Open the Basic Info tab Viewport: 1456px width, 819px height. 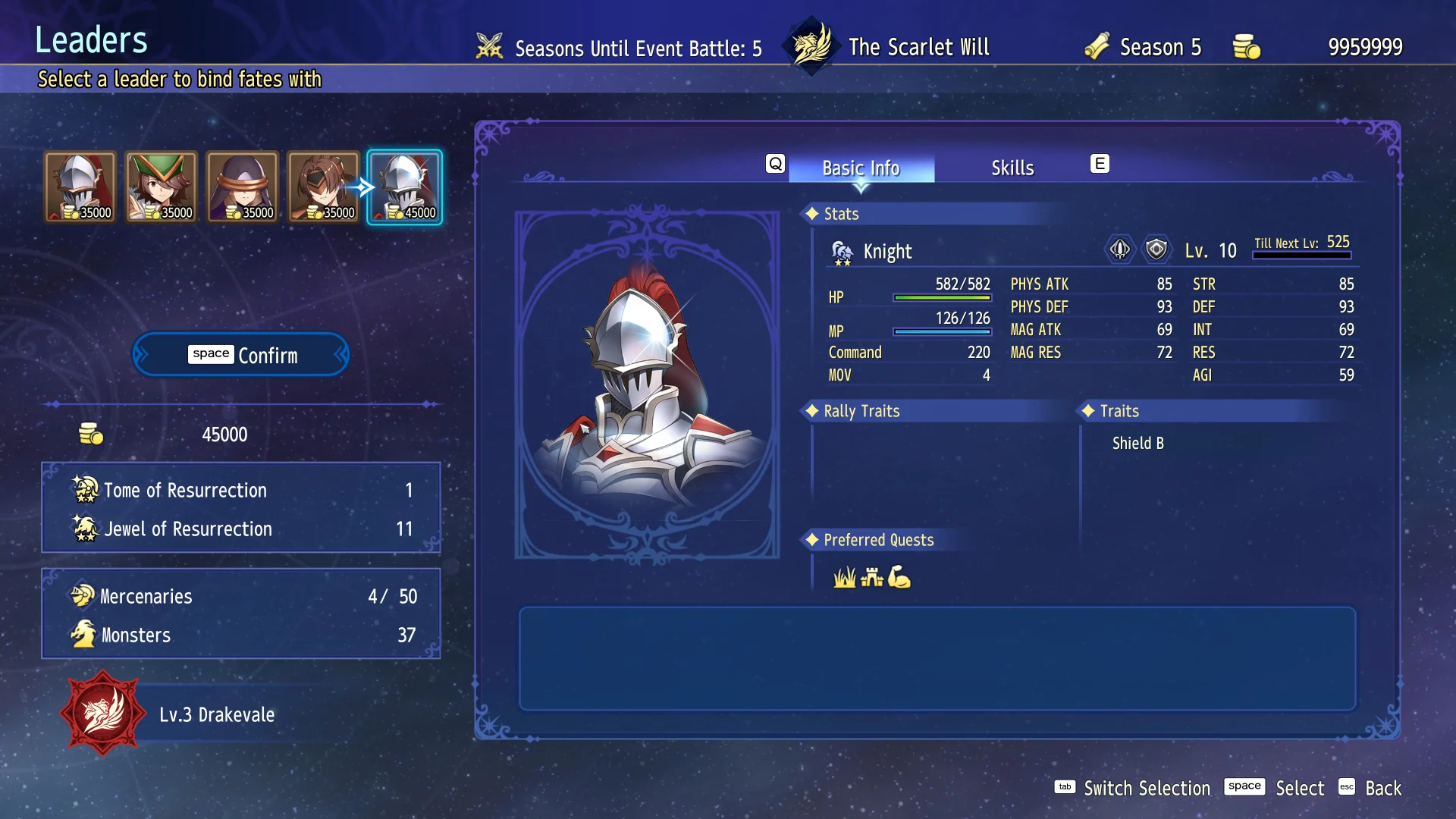pos(861,168)
